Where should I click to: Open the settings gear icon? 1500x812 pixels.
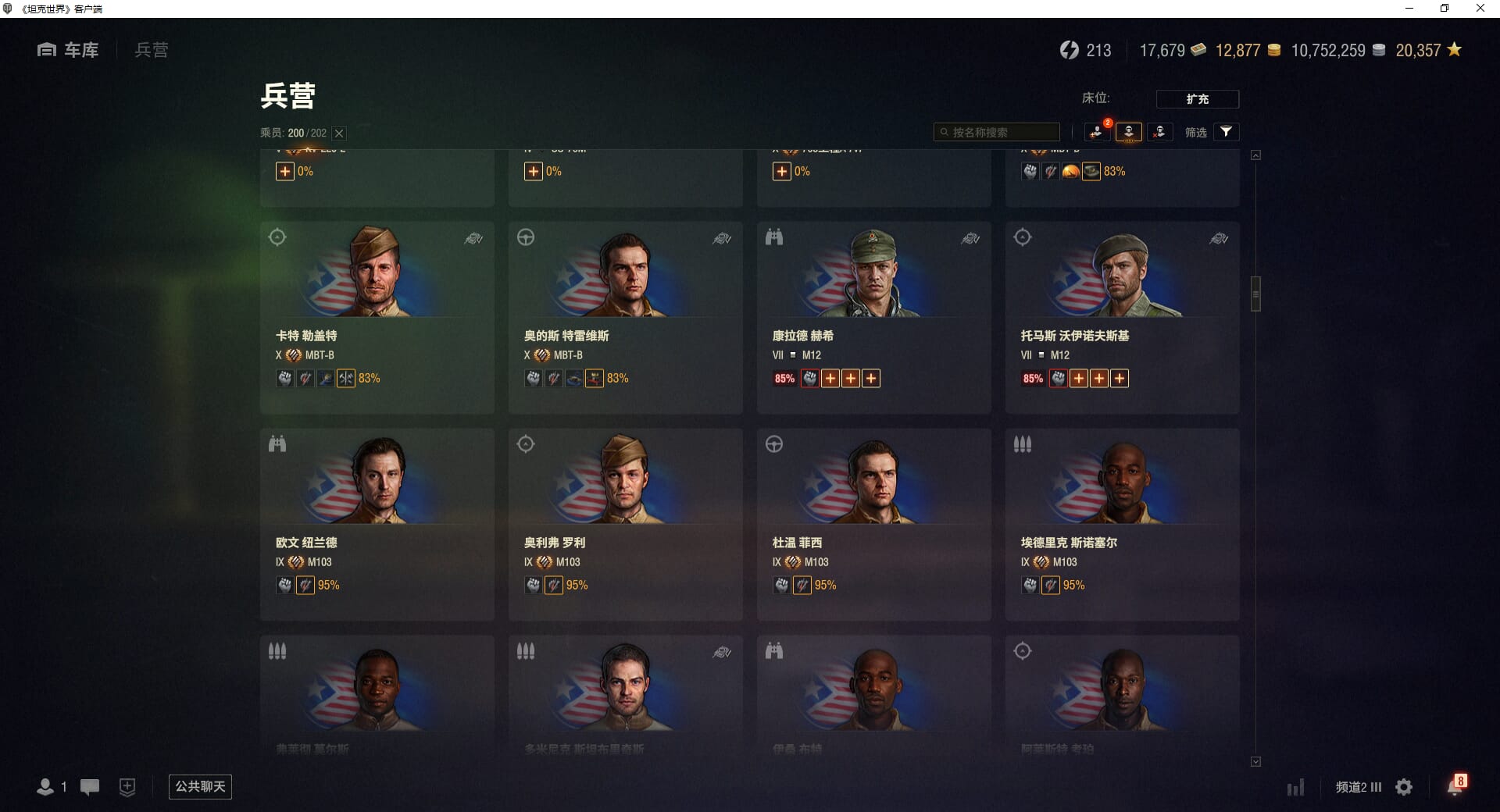pos(1404,787)
